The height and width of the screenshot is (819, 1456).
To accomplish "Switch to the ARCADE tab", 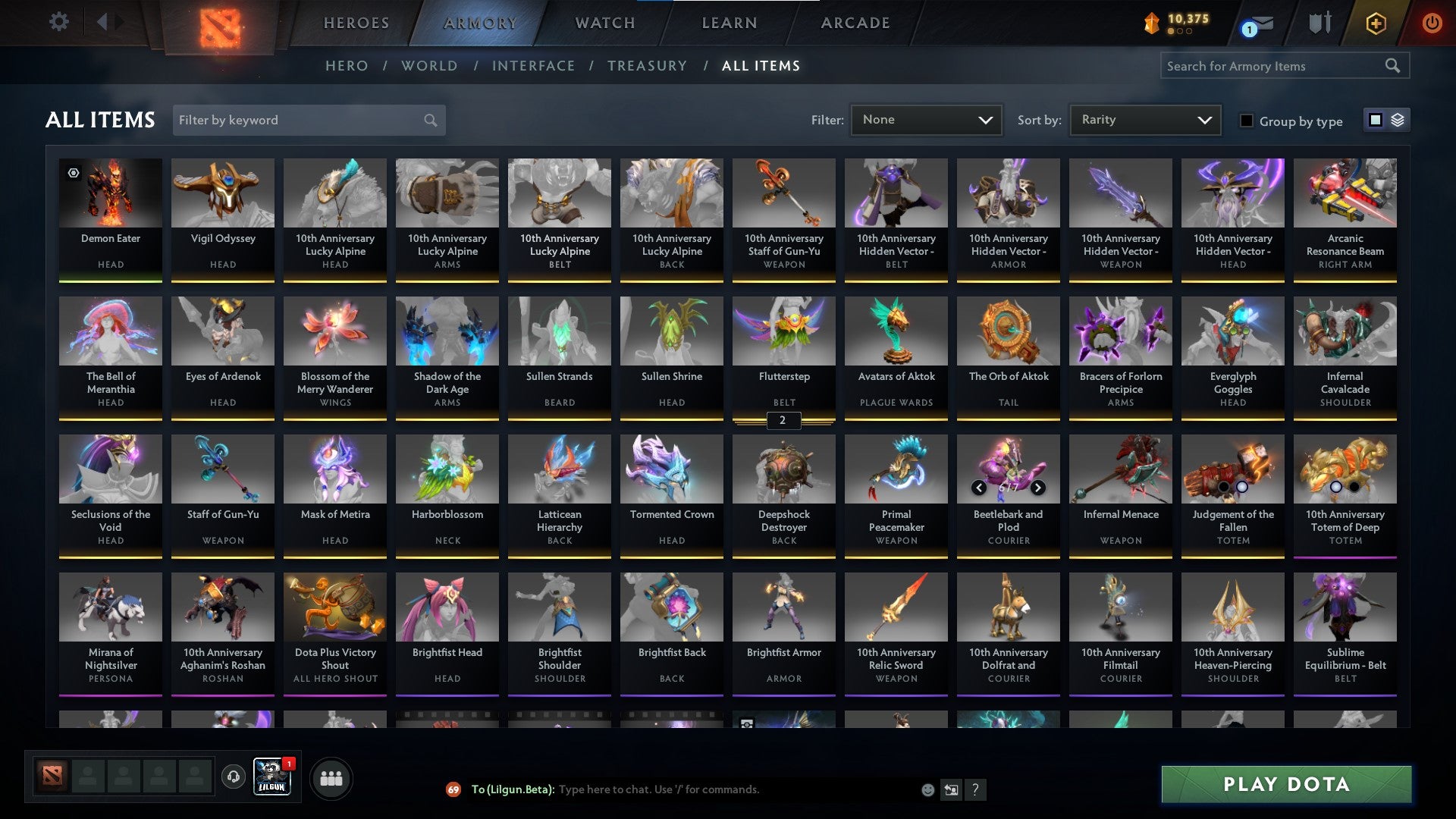I will pyautogui.click(x=854, y=23).
